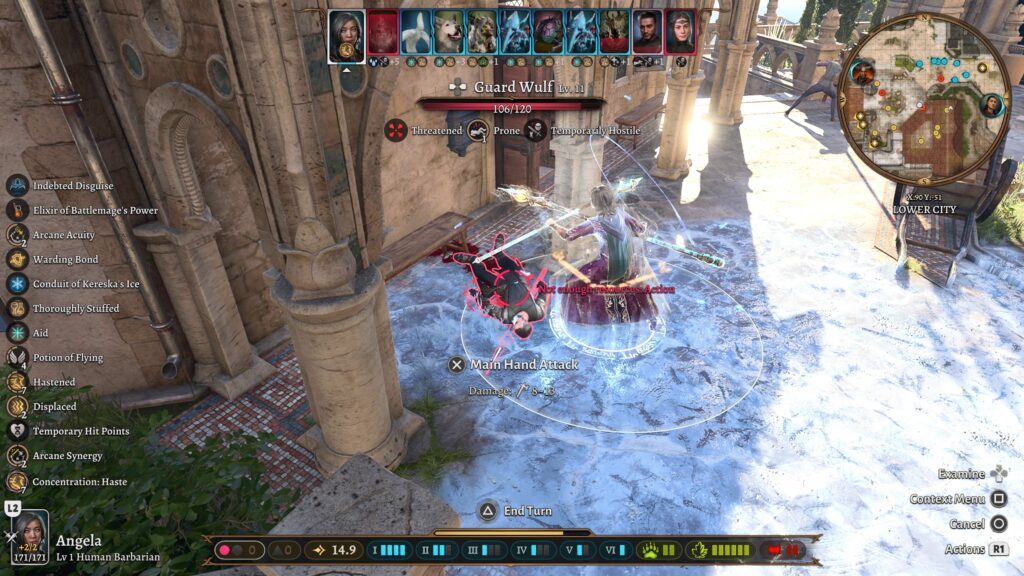This screenshot has height=576, width=1024.
Task: Inspect the Elixir of Battlemage's Power status
Action: [17, 210]
